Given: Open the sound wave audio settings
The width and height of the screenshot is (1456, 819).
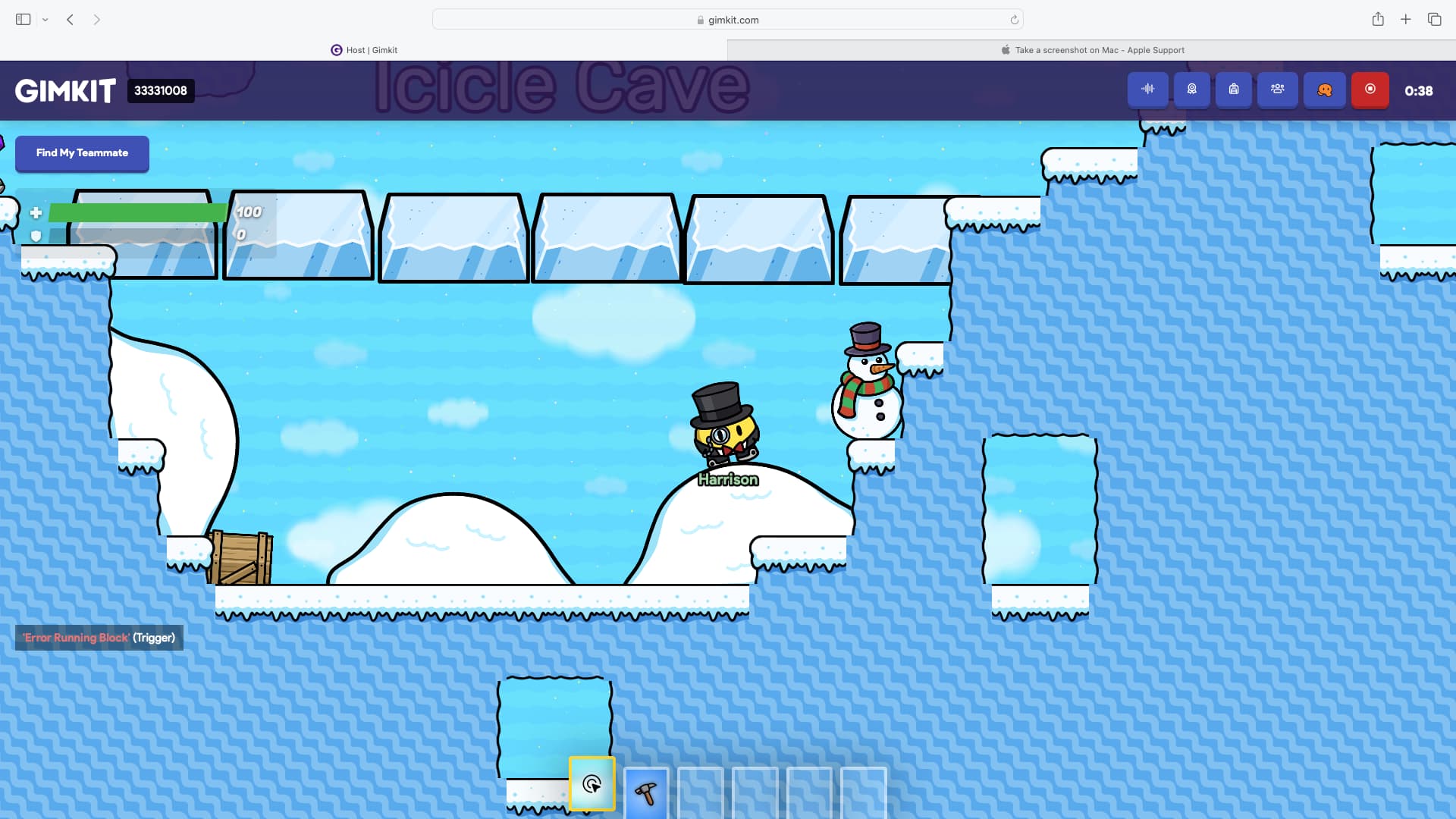Looking at the screenshot, I should pos(1147,89).
